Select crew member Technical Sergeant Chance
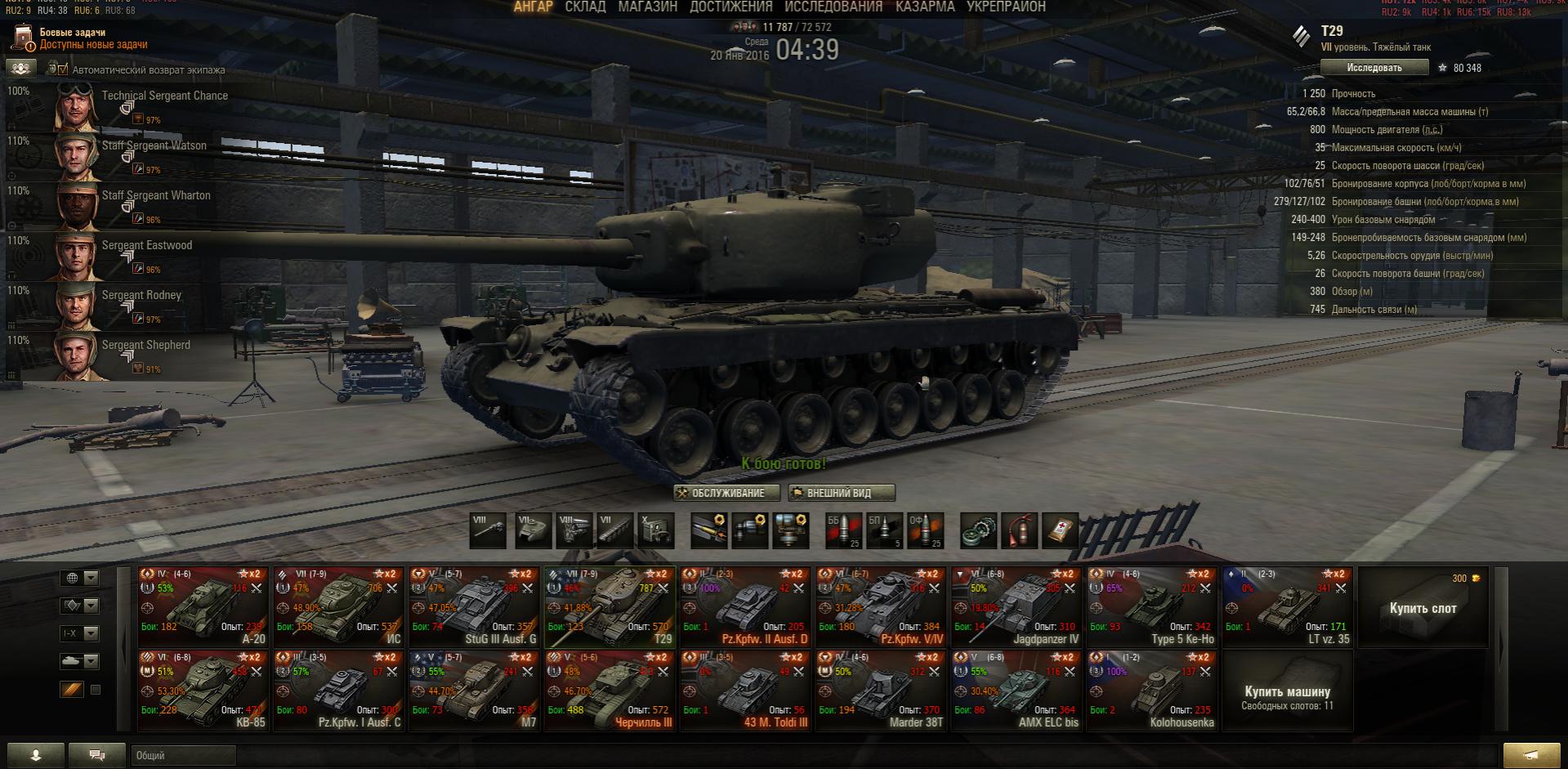 tap(123, 106)
